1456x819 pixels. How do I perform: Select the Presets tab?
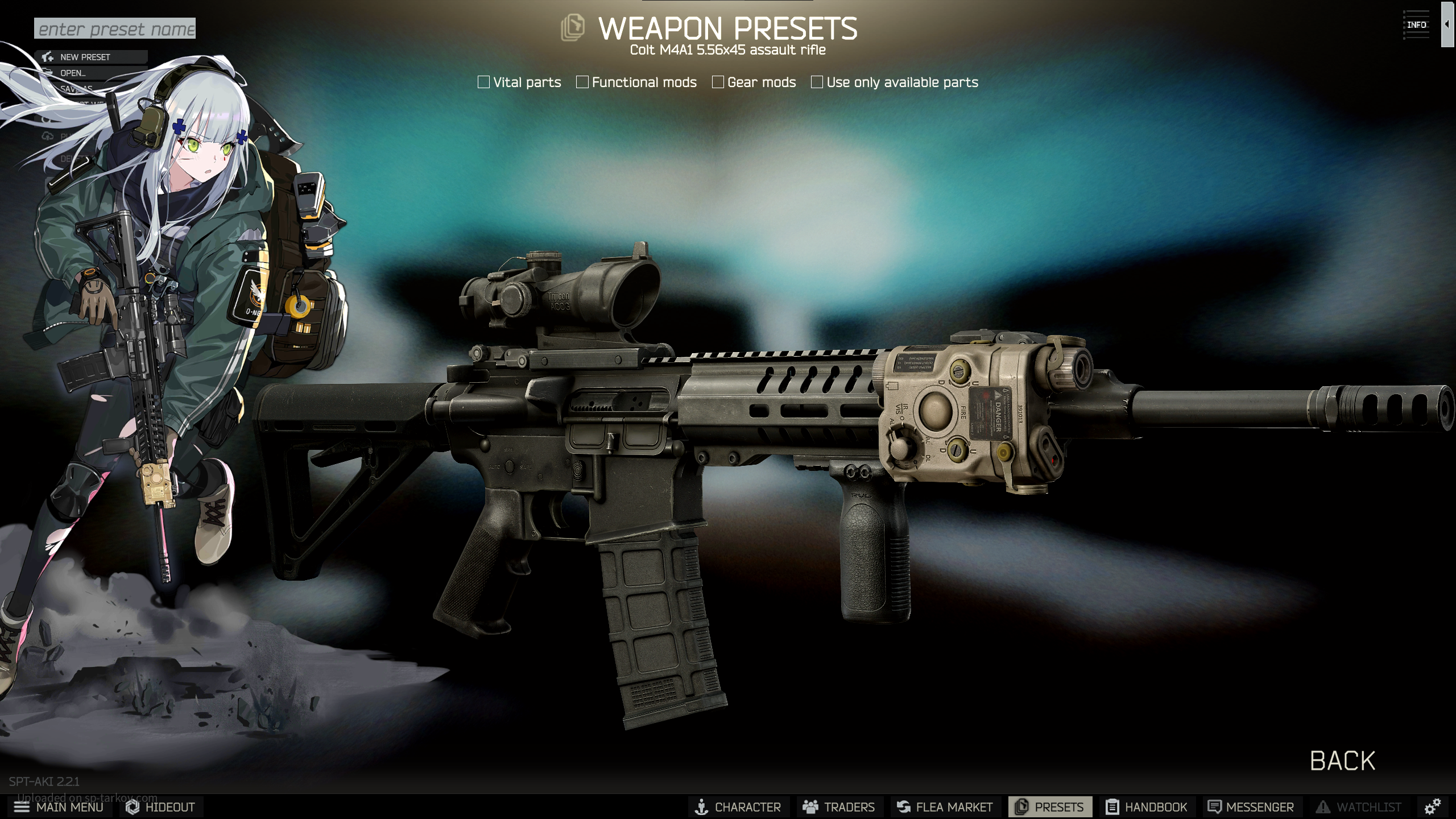tap(1050, 807)
